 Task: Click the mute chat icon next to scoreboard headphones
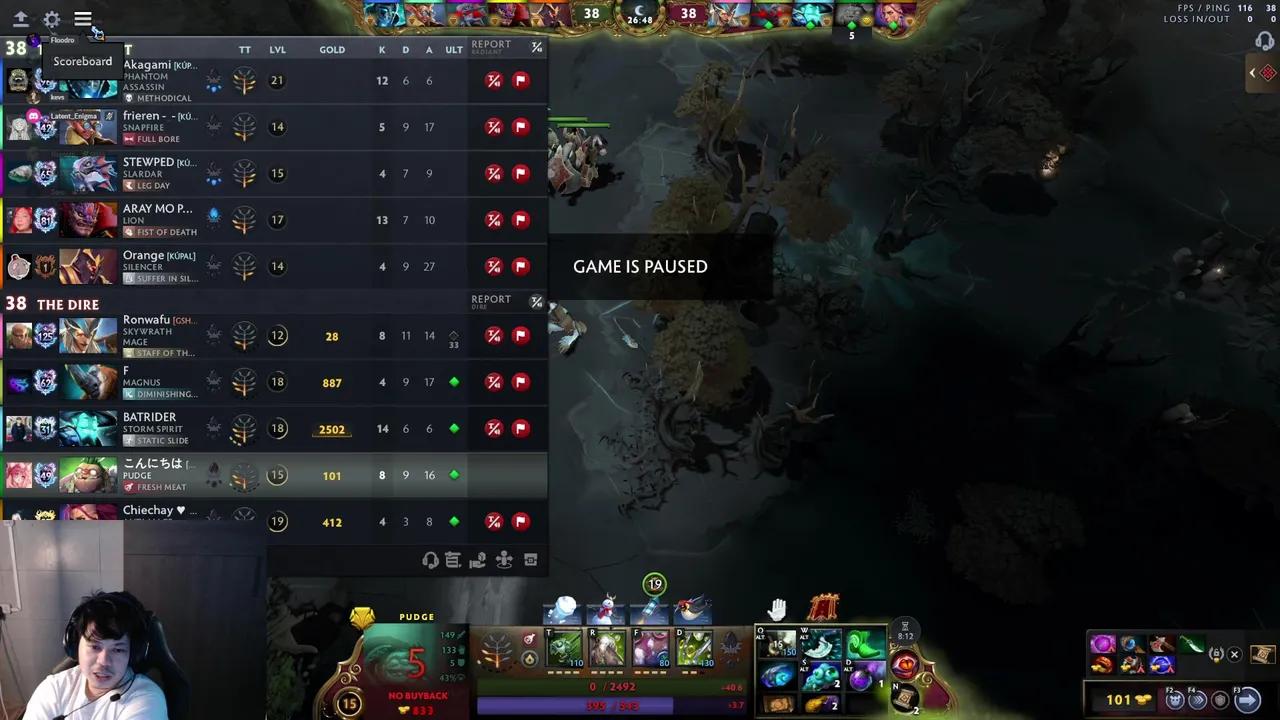(x=452, y=560)
